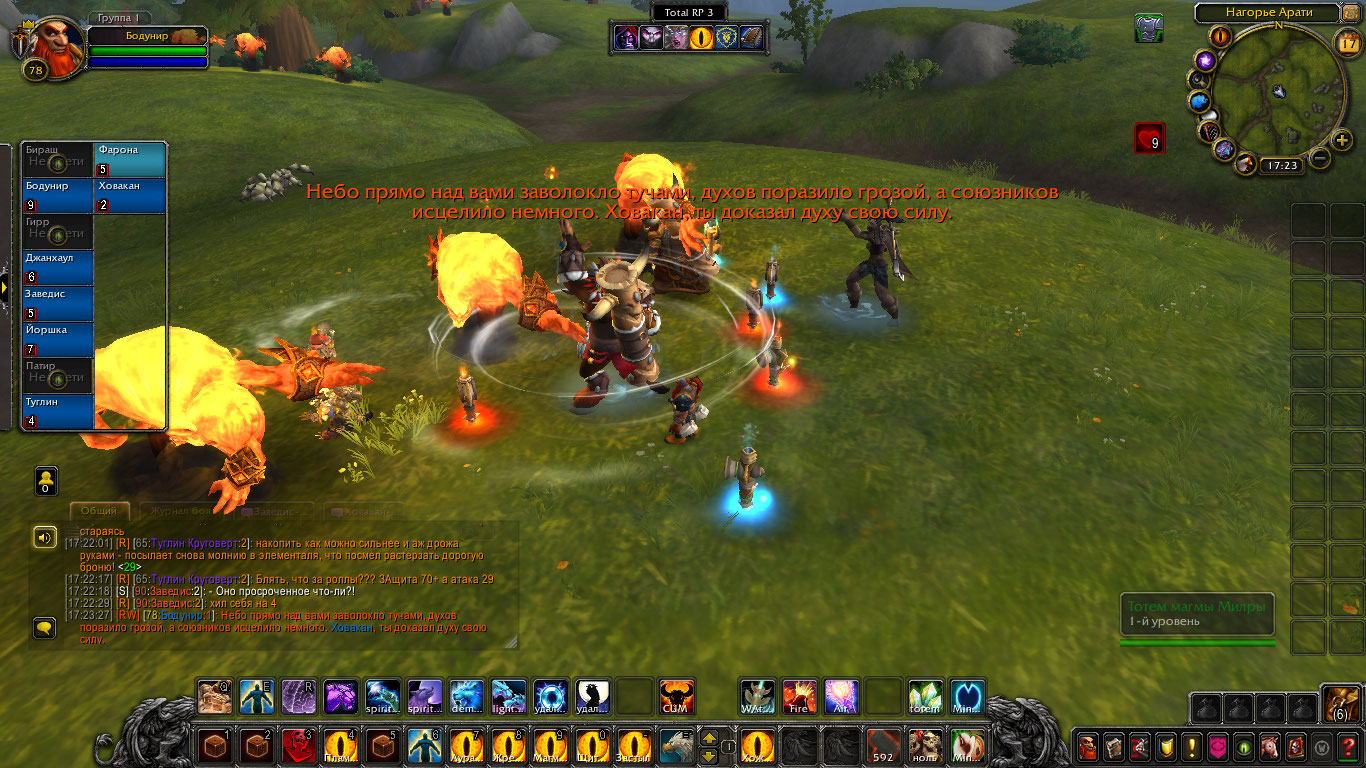
Task: Open main backpack with (6) label
Action: 1340,704
